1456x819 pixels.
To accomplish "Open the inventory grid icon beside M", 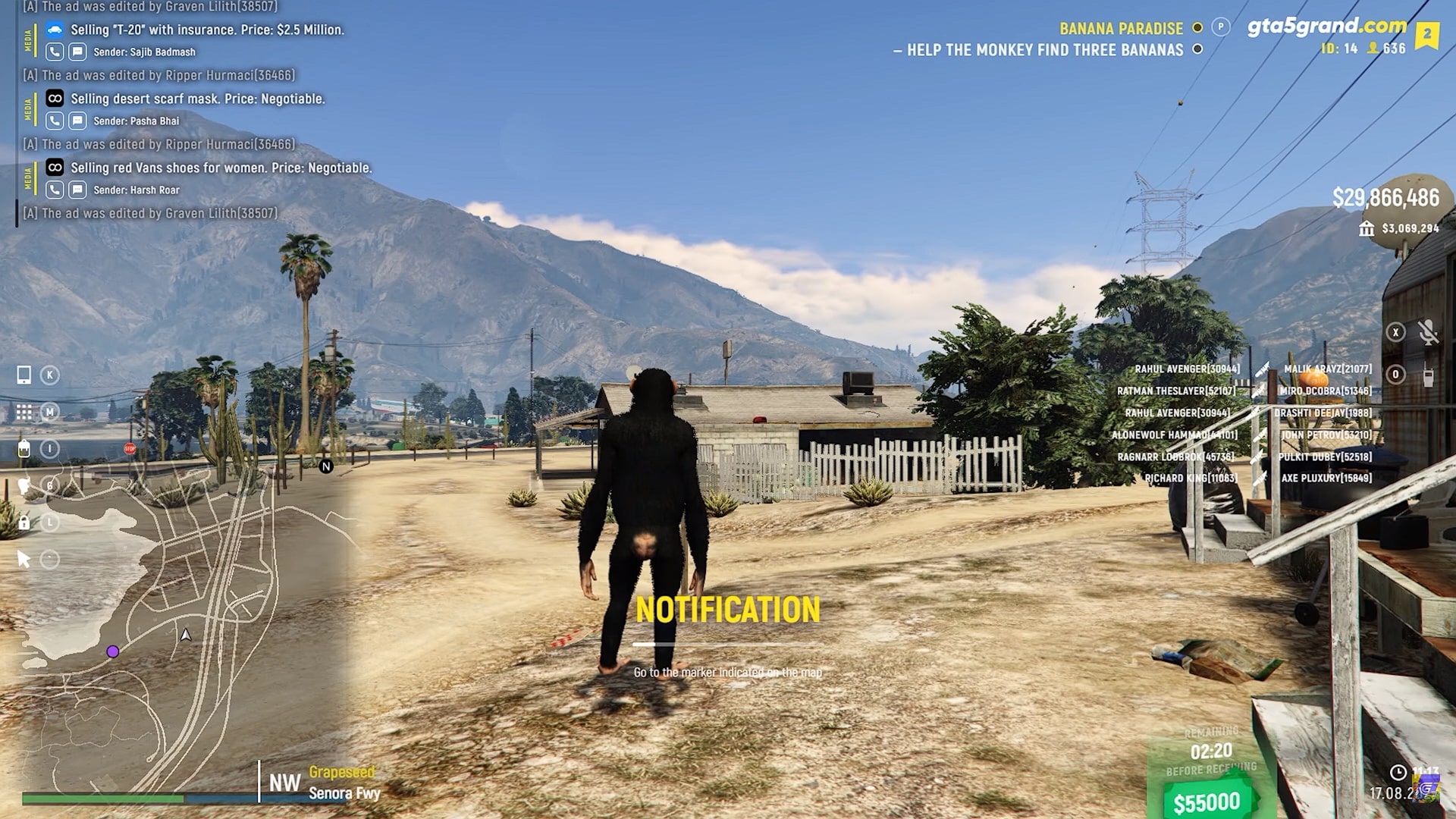I will [x=24, y=410].
